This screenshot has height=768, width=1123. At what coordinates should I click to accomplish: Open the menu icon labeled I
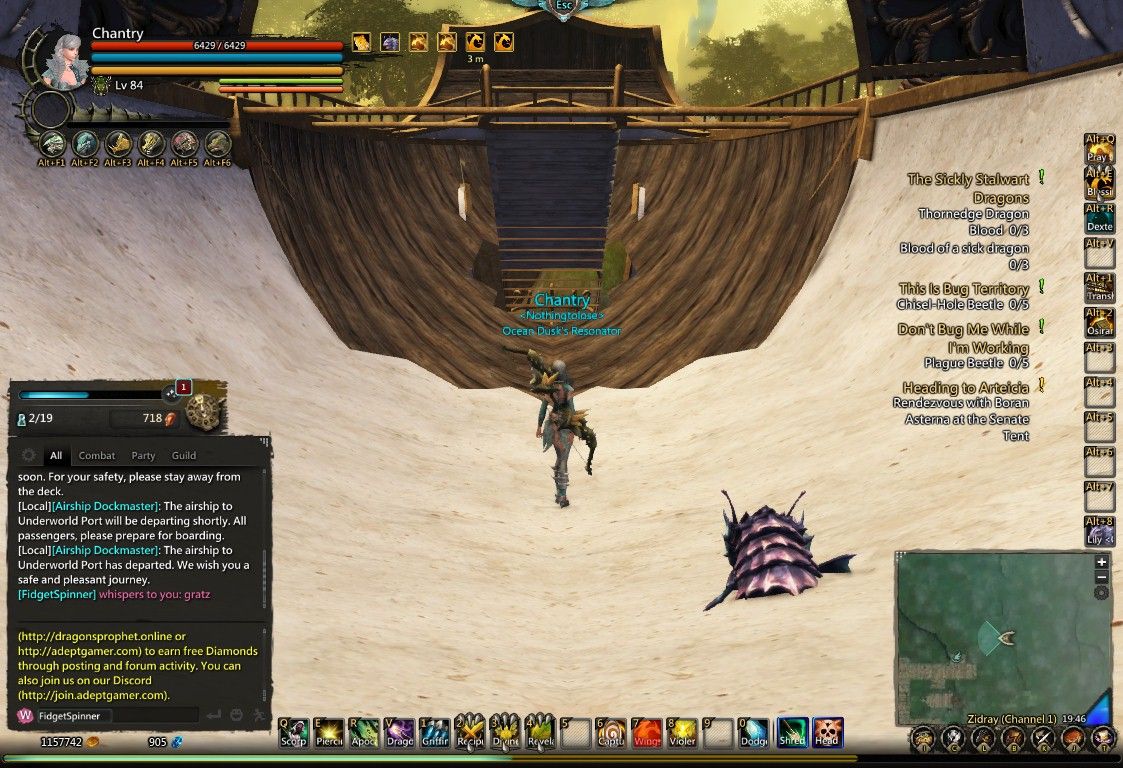(924, 739)
